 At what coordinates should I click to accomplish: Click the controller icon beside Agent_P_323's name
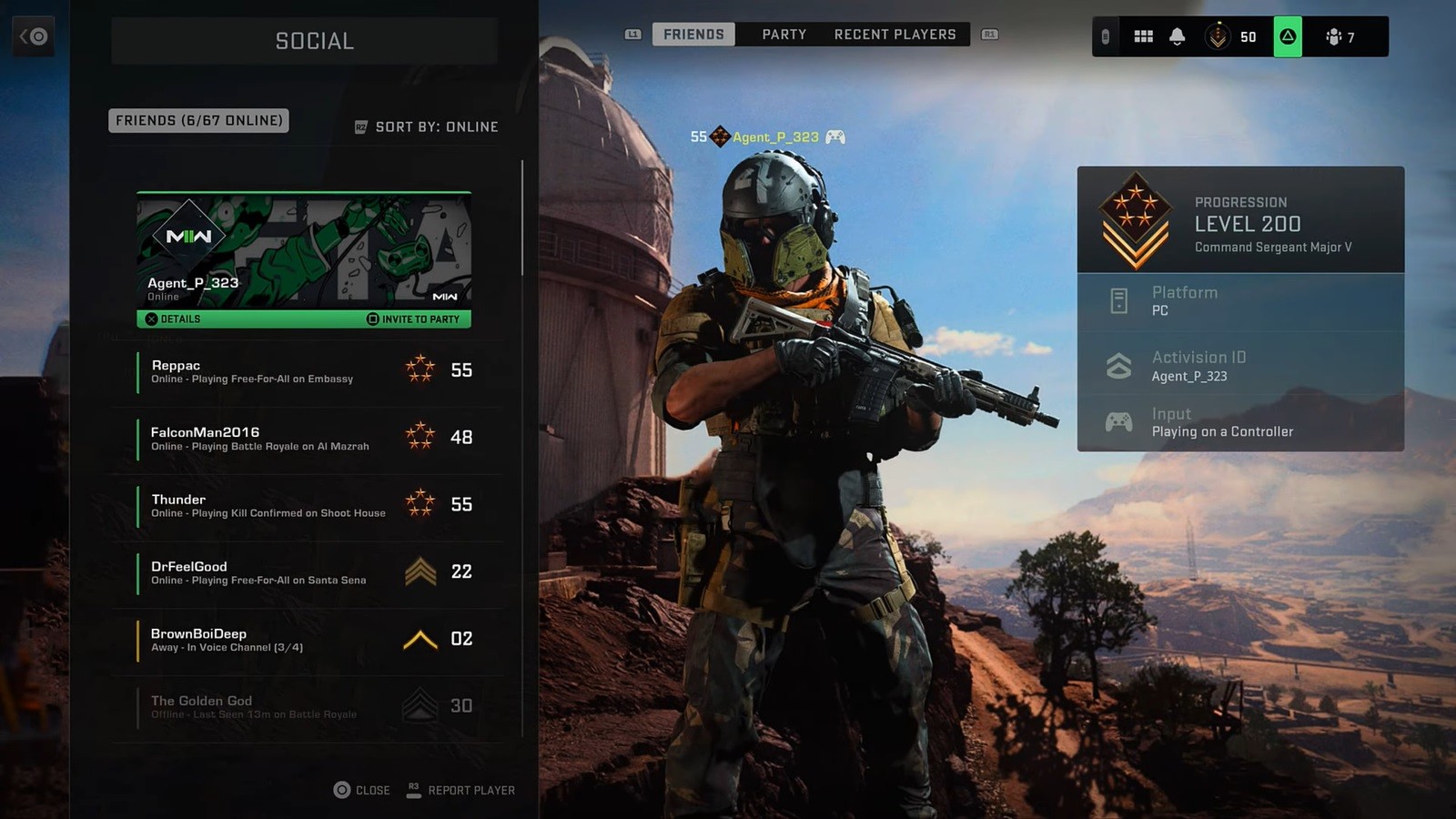[x=834, y=136]
